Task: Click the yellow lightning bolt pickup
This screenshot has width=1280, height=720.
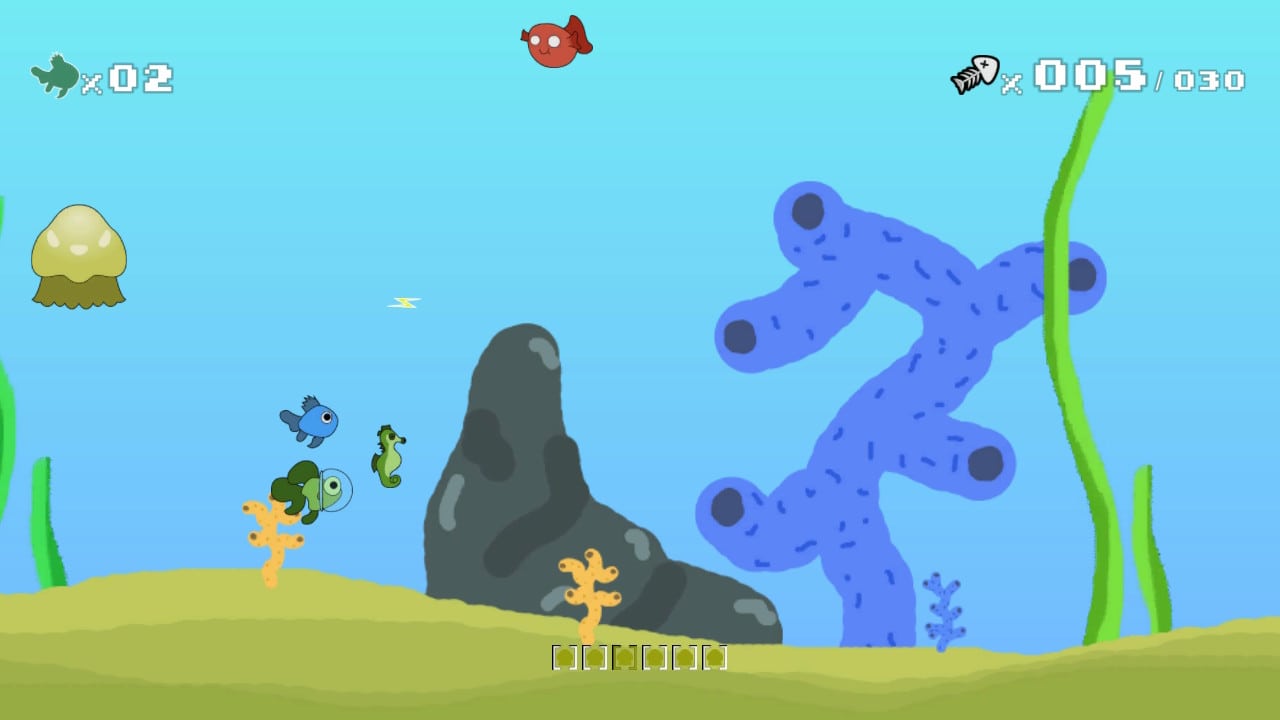Action: coord(403,302)
